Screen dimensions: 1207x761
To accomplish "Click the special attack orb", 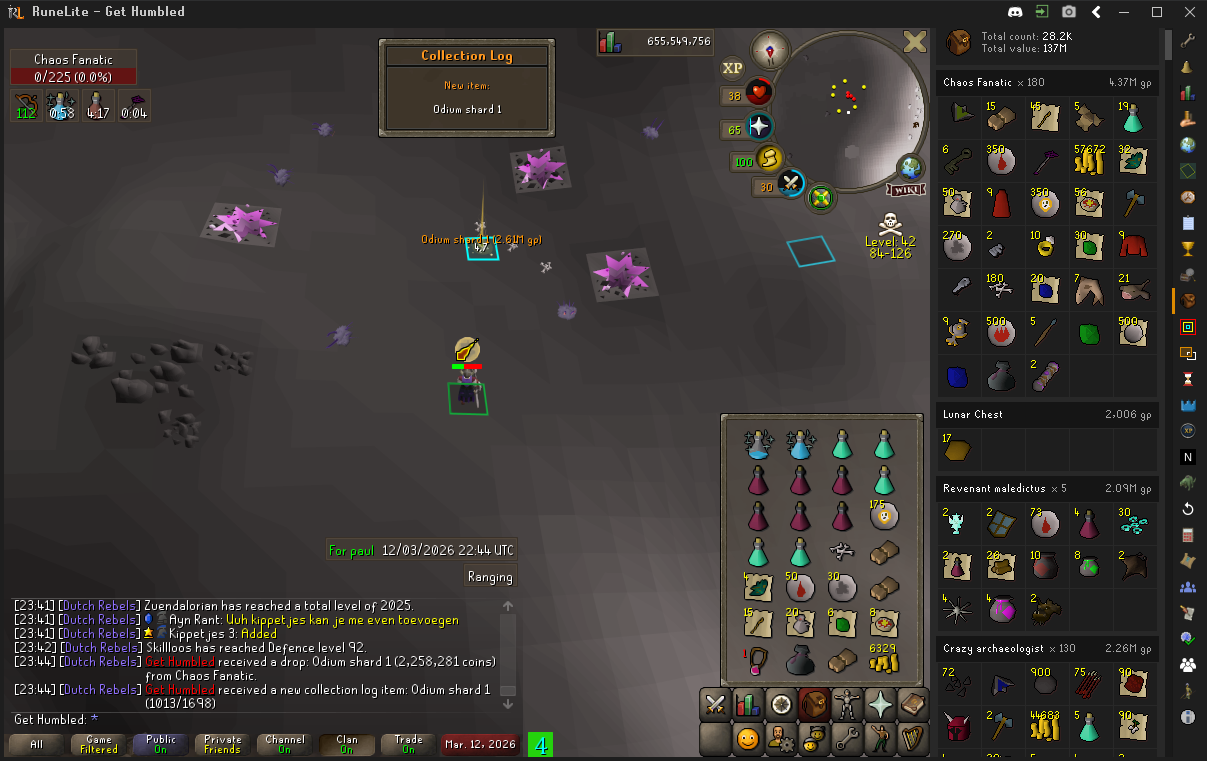I will 791,183.
